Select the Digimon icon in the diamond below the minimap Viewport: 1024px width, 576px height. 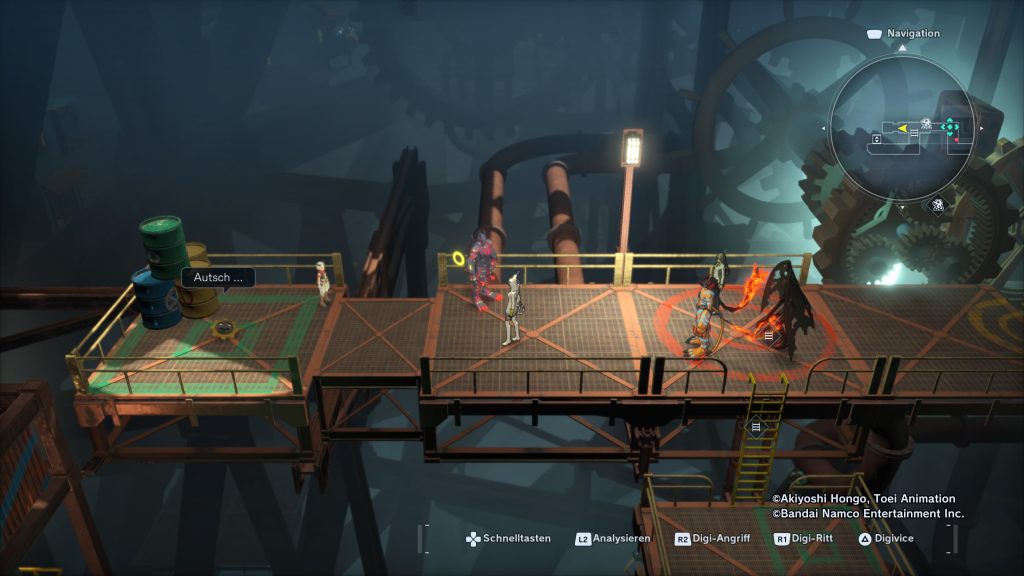tap(938, 205)
